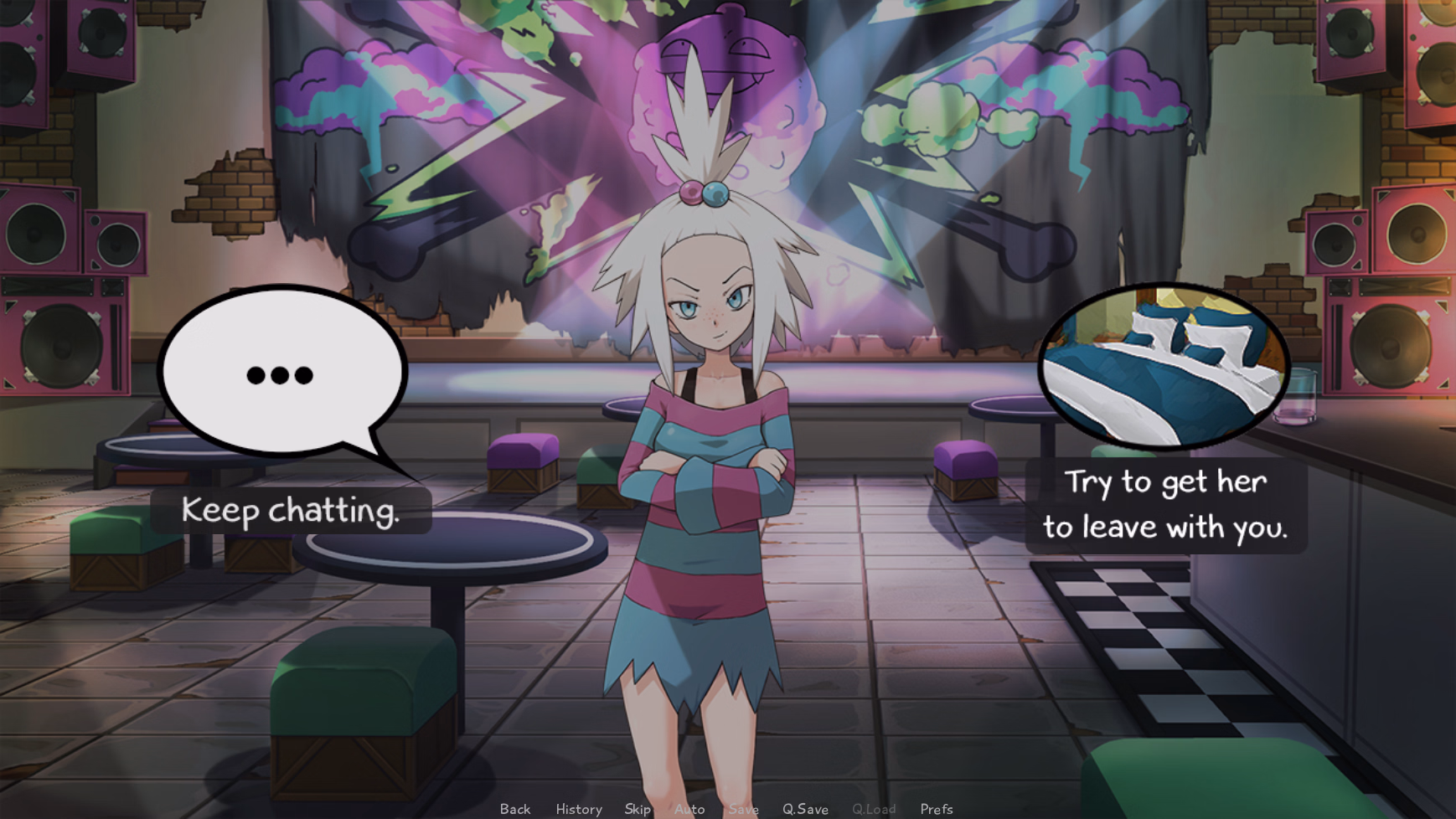Enable Skip mode
The image size is (1456, 819).
[638, 809]
